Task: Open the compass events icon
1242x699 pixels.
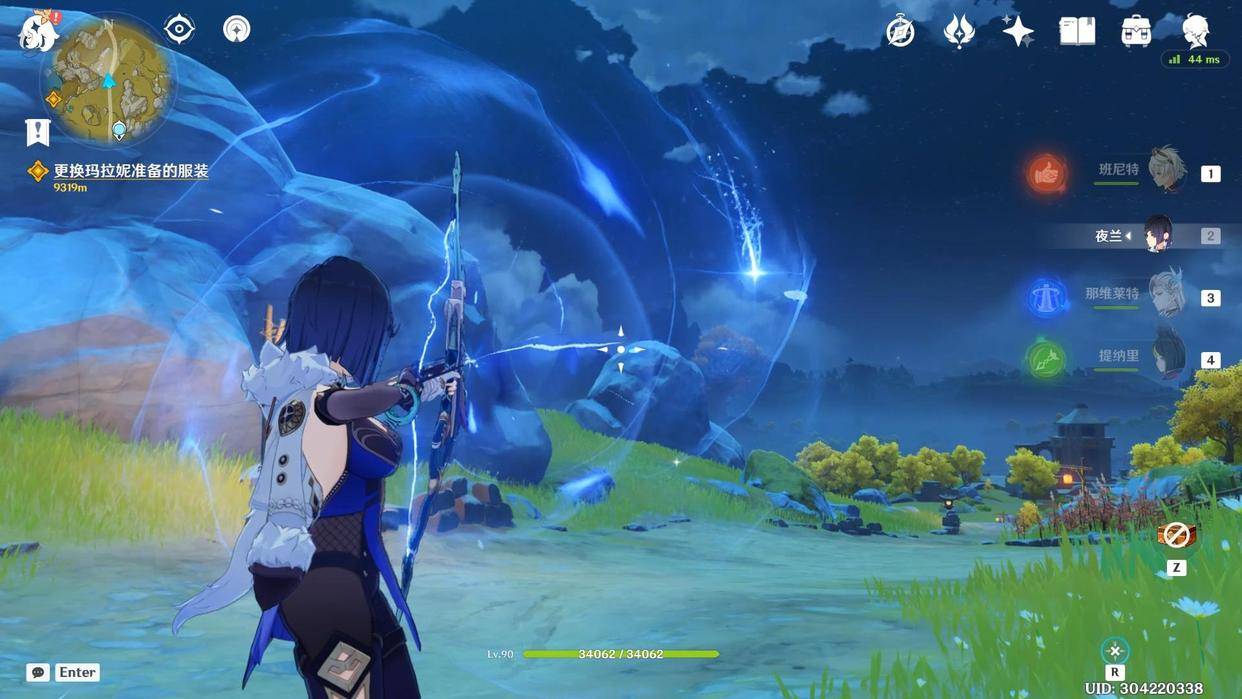Action: (900, 32)
